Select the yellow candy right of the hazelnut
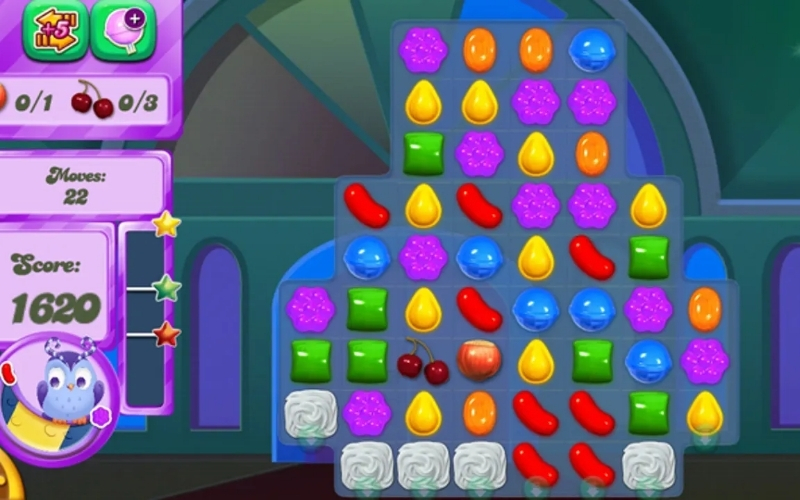This screenshot has width=800, height=500. pos(536,360)
